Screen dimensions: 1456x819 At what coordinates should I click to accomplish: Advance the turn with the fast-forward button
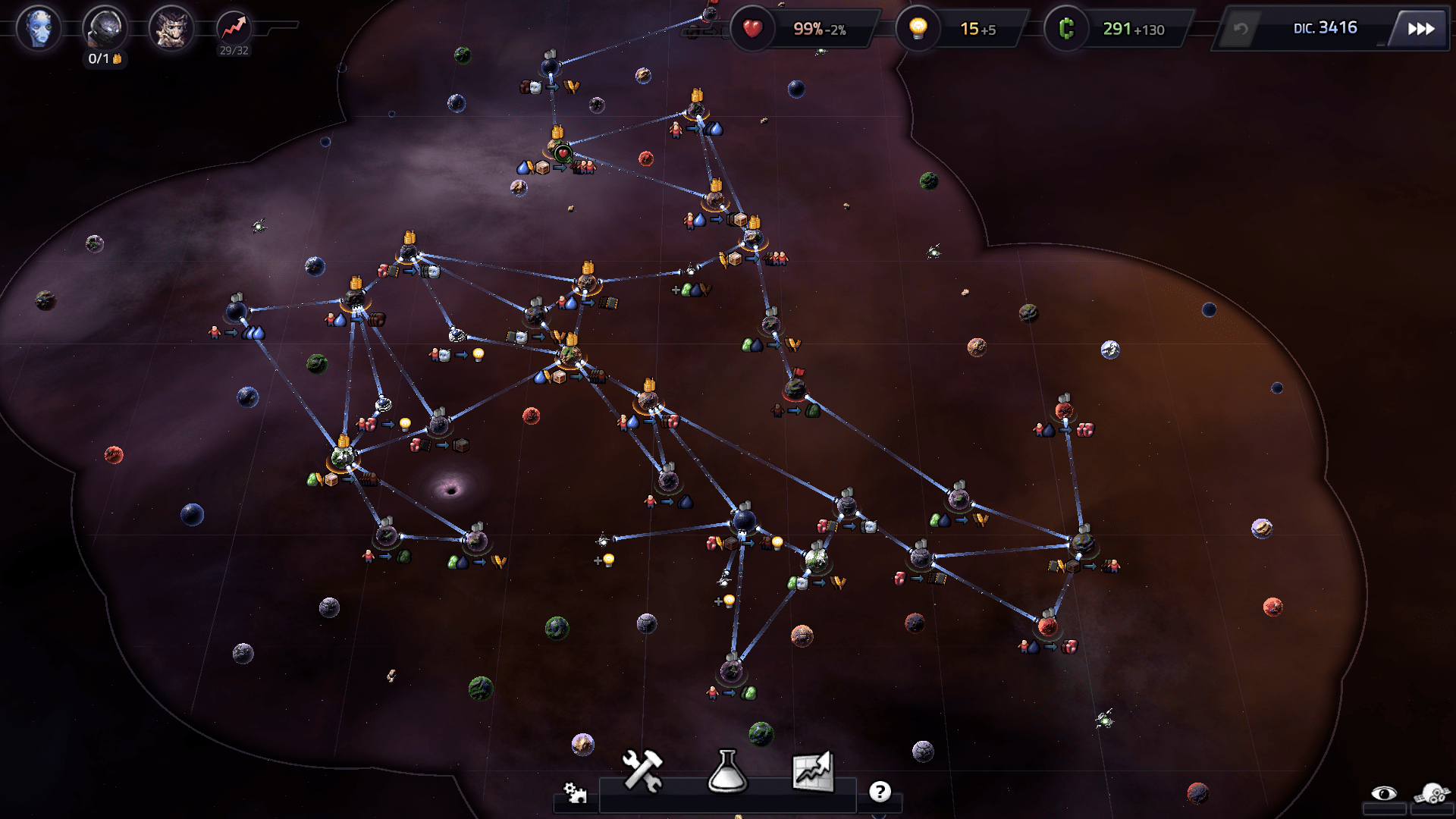pos(1420,29)
